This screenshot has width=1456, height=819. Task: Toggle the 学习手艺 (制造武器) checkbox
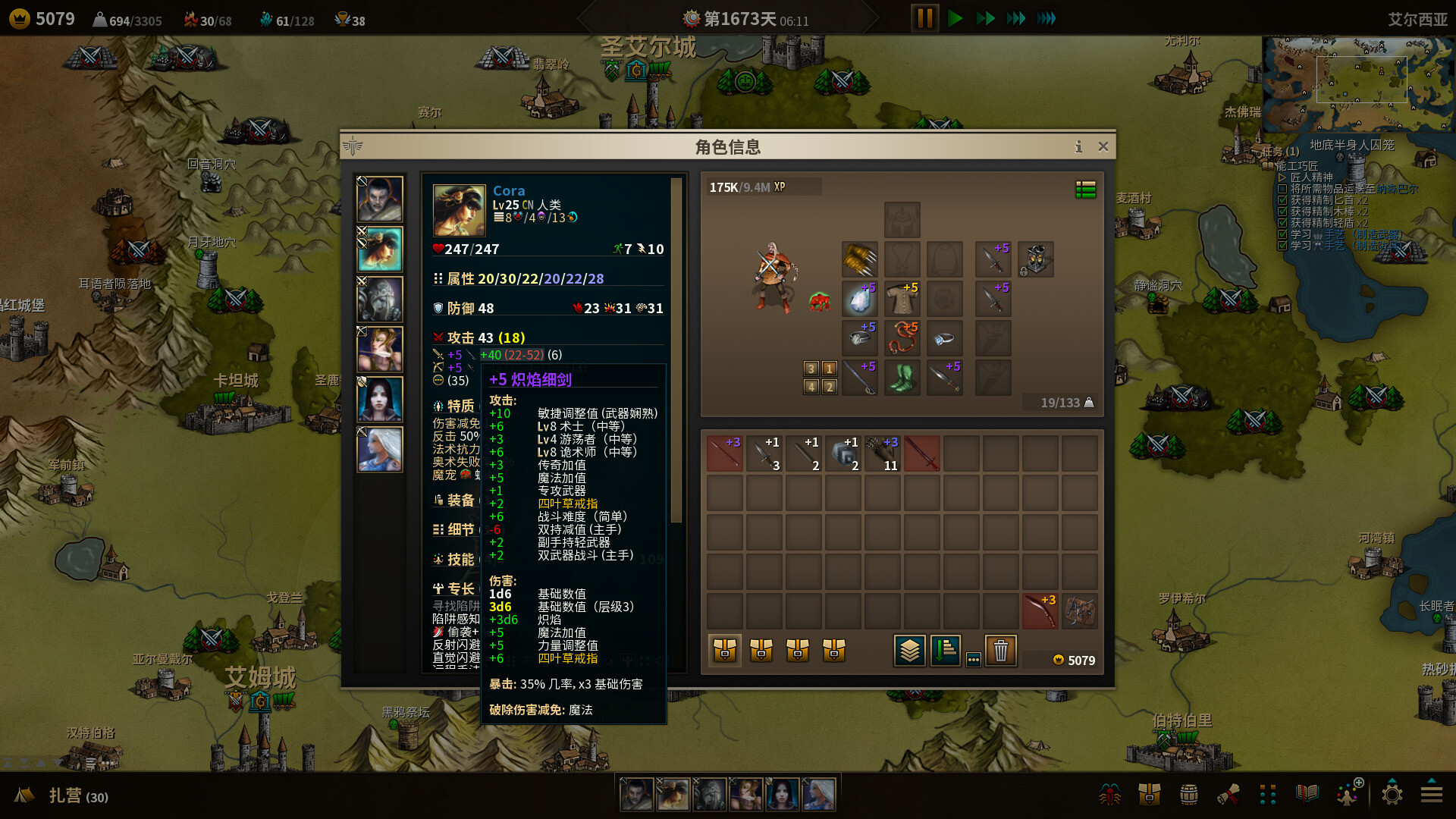click(x=1283, y=234)
